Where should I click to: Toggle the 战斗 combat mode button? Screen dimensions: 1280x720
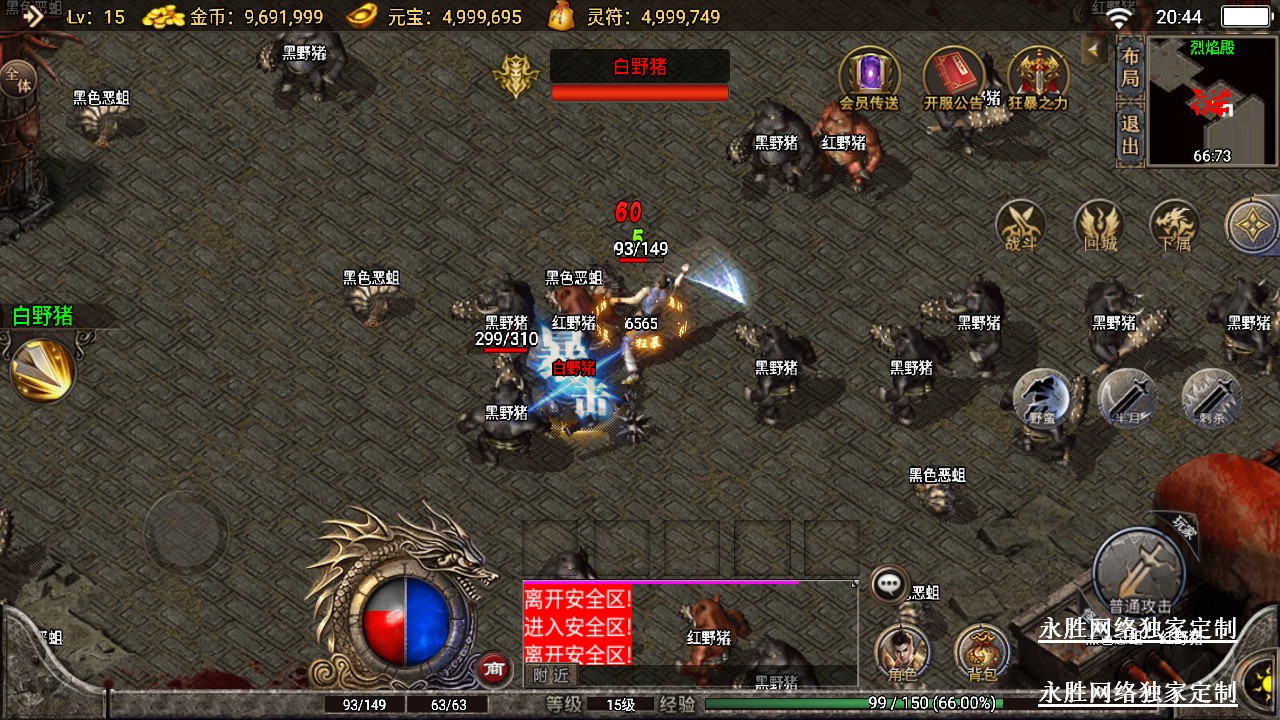click(x=1021, y=226)
